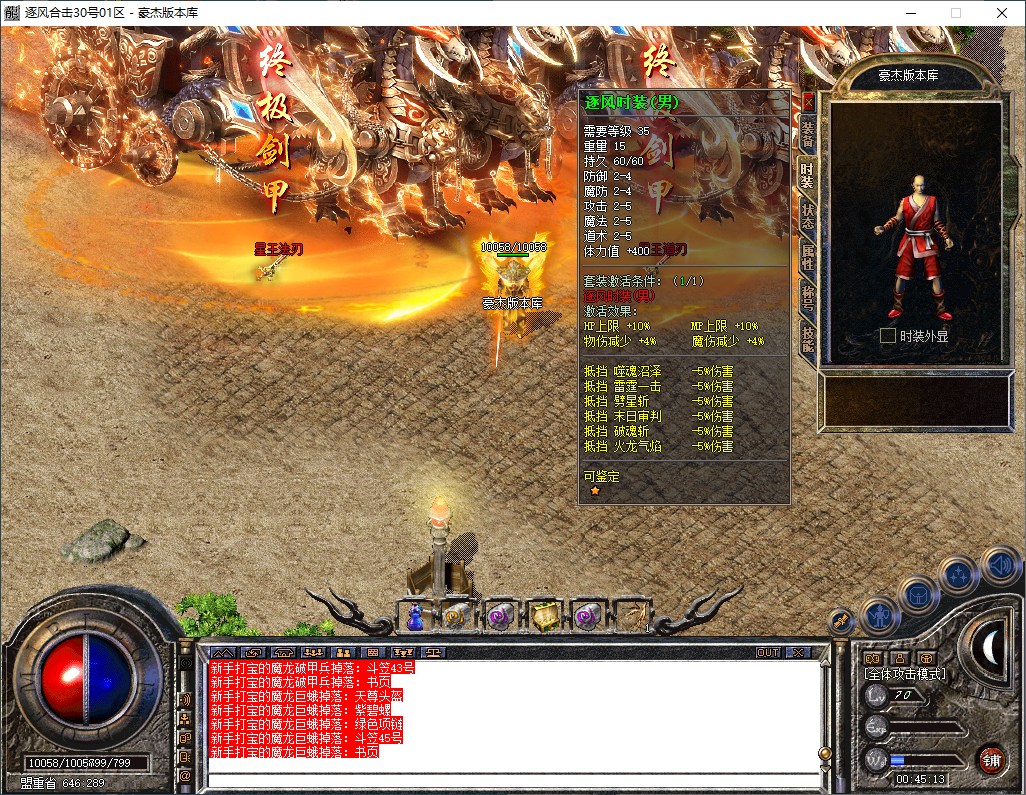Close the character panel with the red X

pos(808,101)
